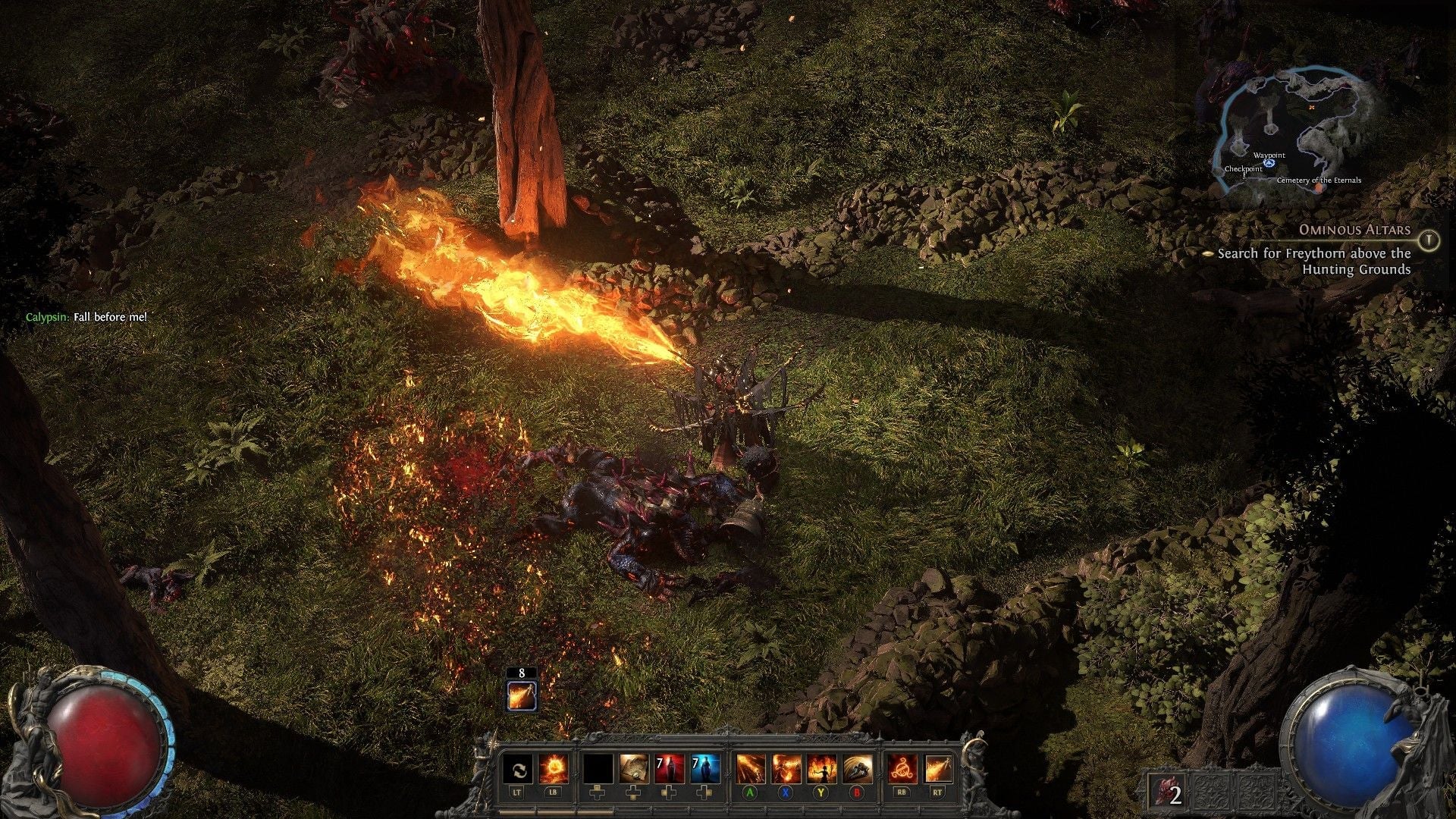Click the dodge roll icon on the B button
Image resolution: width=1456 pixels, height=819 pixels.
[858, 769]
